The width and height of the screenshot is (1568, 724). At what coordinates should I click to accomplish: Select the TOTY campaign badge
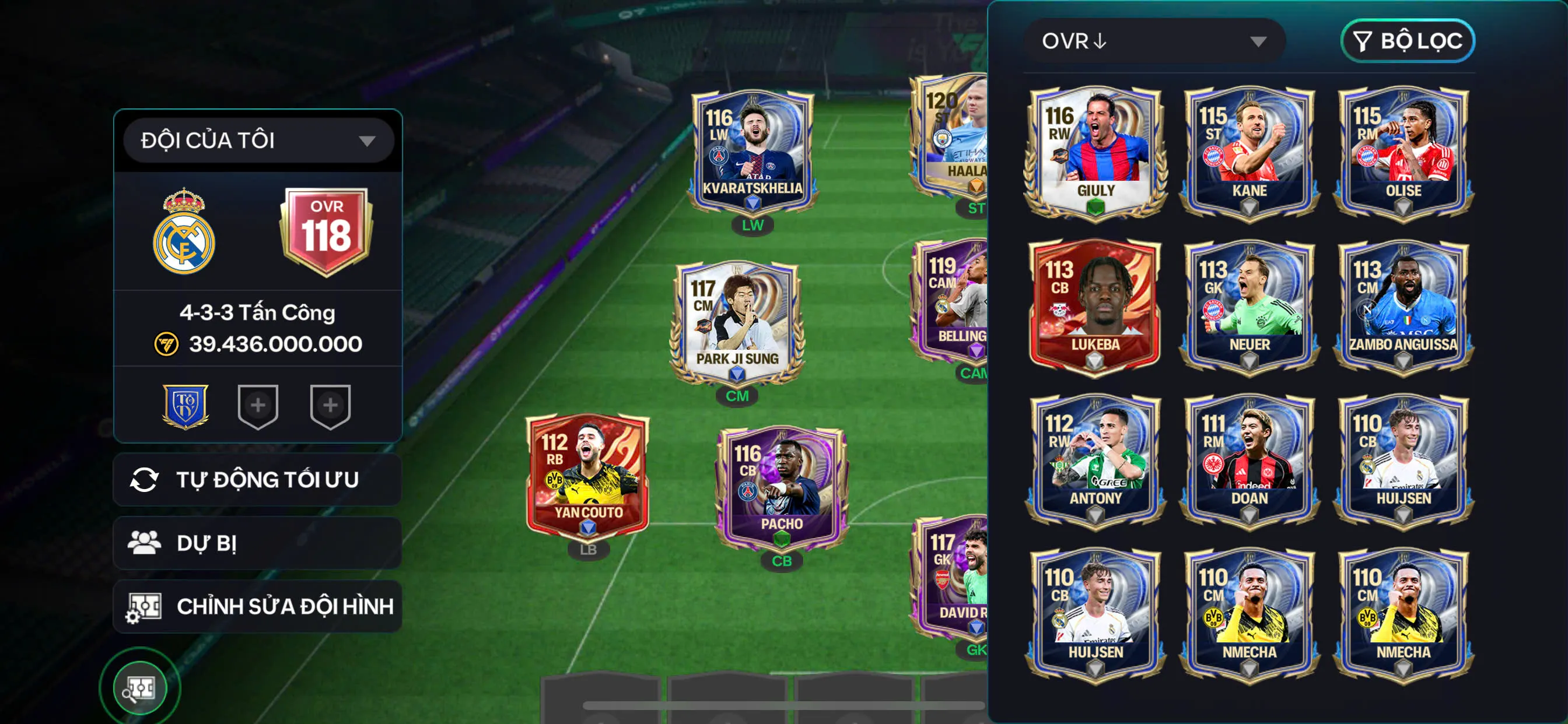[x=185, y=406]
